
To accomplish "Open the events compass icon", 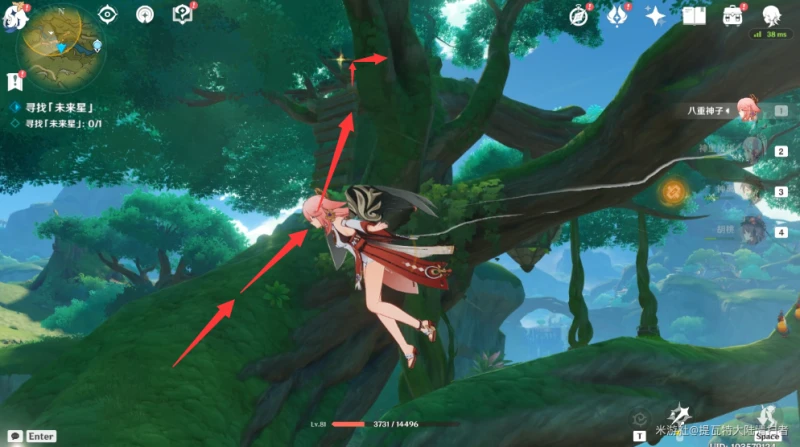I will point(579,15).
